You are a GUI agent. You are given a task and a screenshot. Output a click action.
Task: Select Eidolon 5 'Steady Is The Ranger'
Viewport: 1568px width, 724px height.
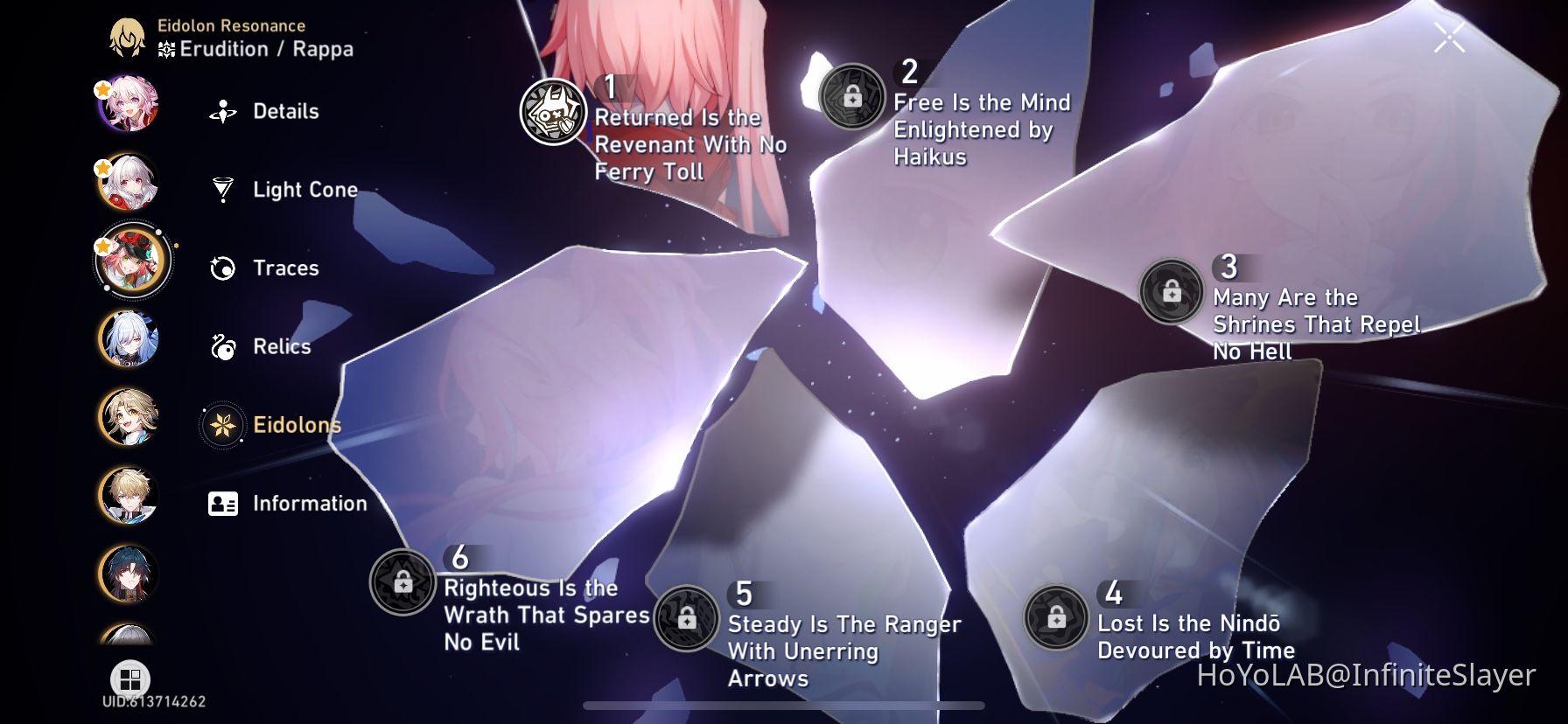[x=688, y=619]
